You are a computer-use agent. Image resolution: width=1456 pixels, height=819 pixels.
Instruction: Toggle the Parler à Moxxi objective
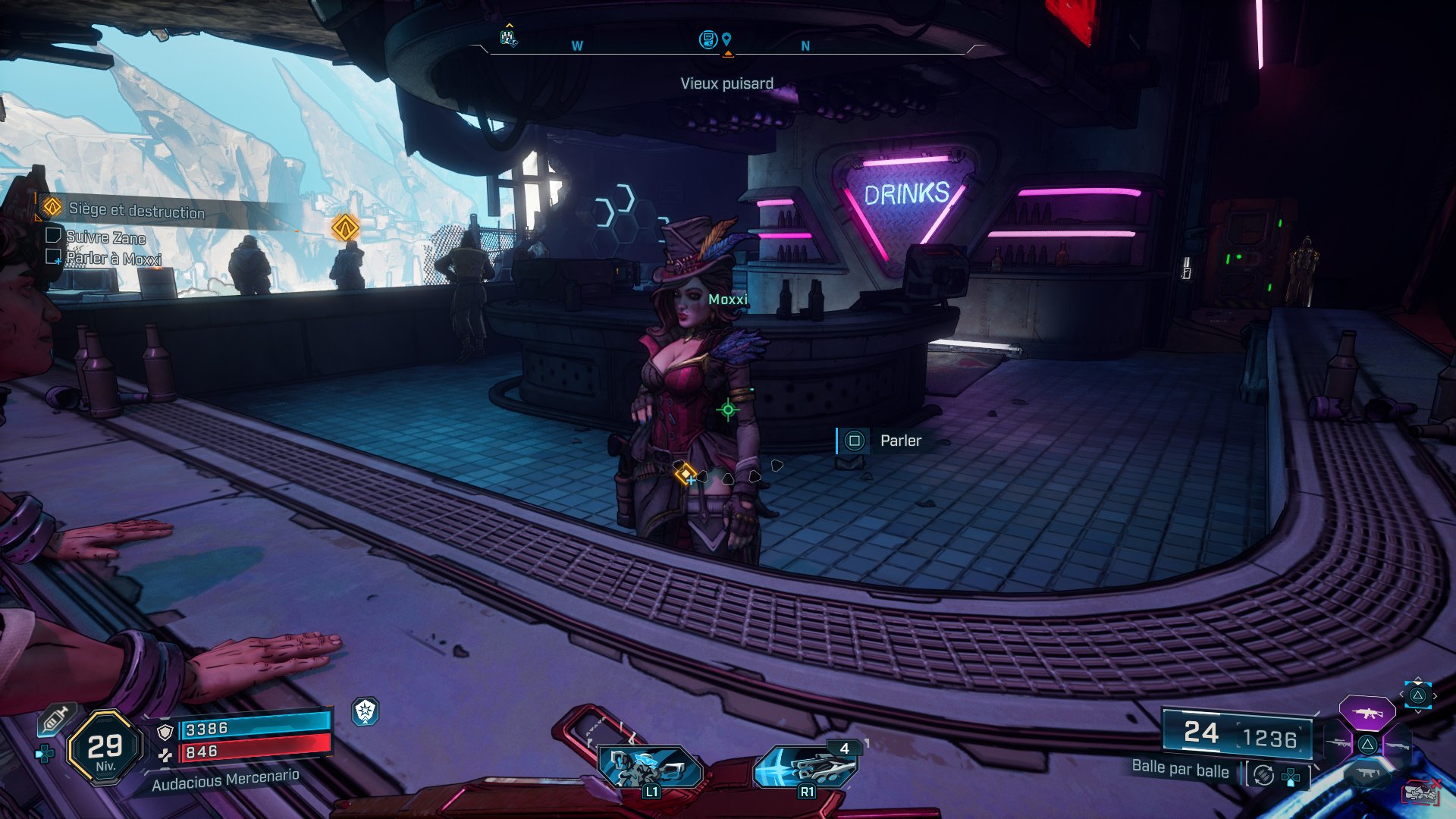pyautogui.click(x=55, y=259)
